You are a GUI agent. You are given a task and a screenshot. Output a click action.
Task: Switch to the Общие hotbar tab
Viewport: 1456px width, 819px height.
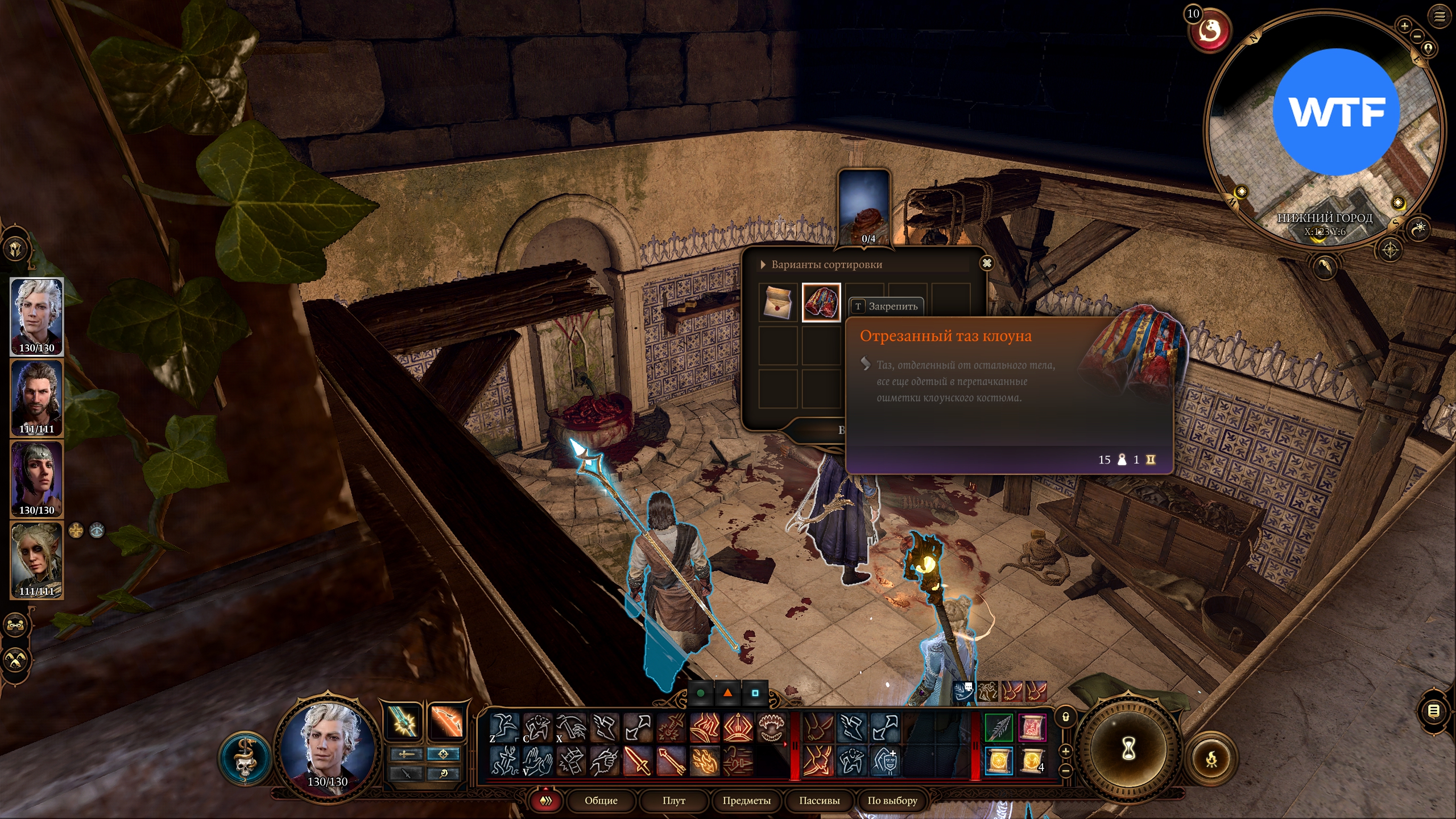click(601, 800)
